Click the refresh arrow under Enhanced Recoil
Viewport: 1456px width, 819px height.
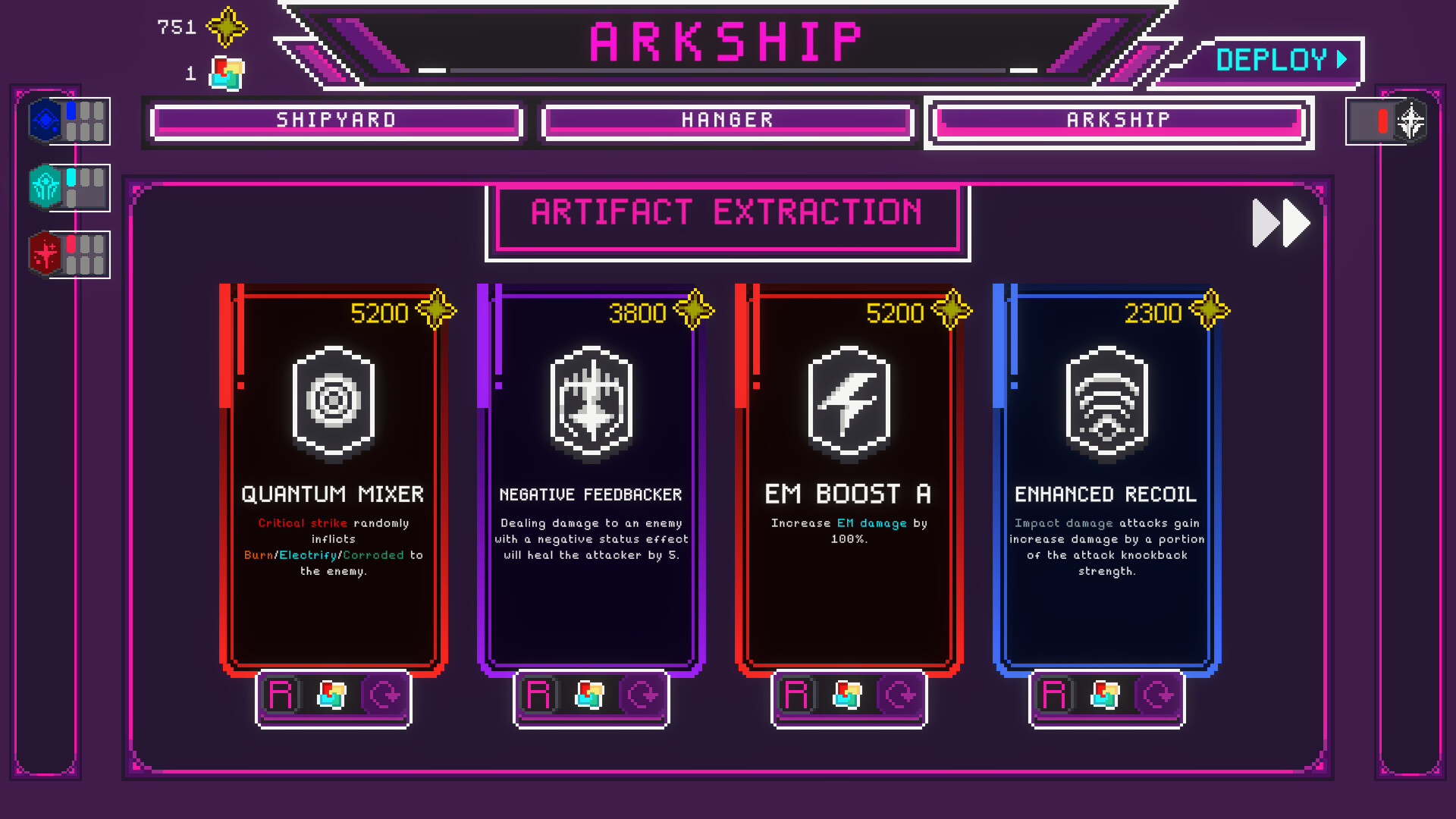[1157, 695]
